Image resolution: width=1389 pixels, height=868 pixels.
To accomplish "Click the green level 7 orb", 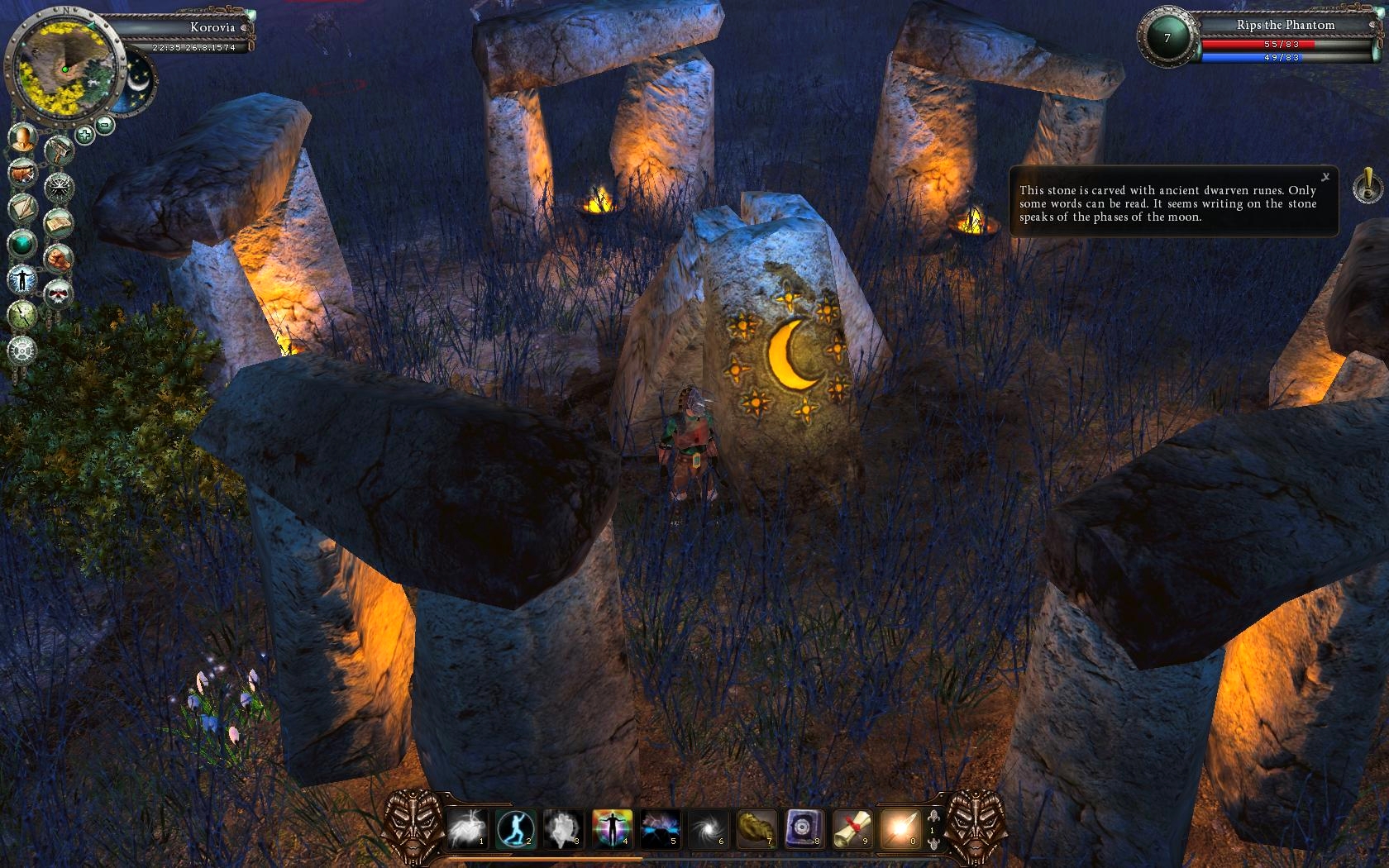I will coord(1167,38).
